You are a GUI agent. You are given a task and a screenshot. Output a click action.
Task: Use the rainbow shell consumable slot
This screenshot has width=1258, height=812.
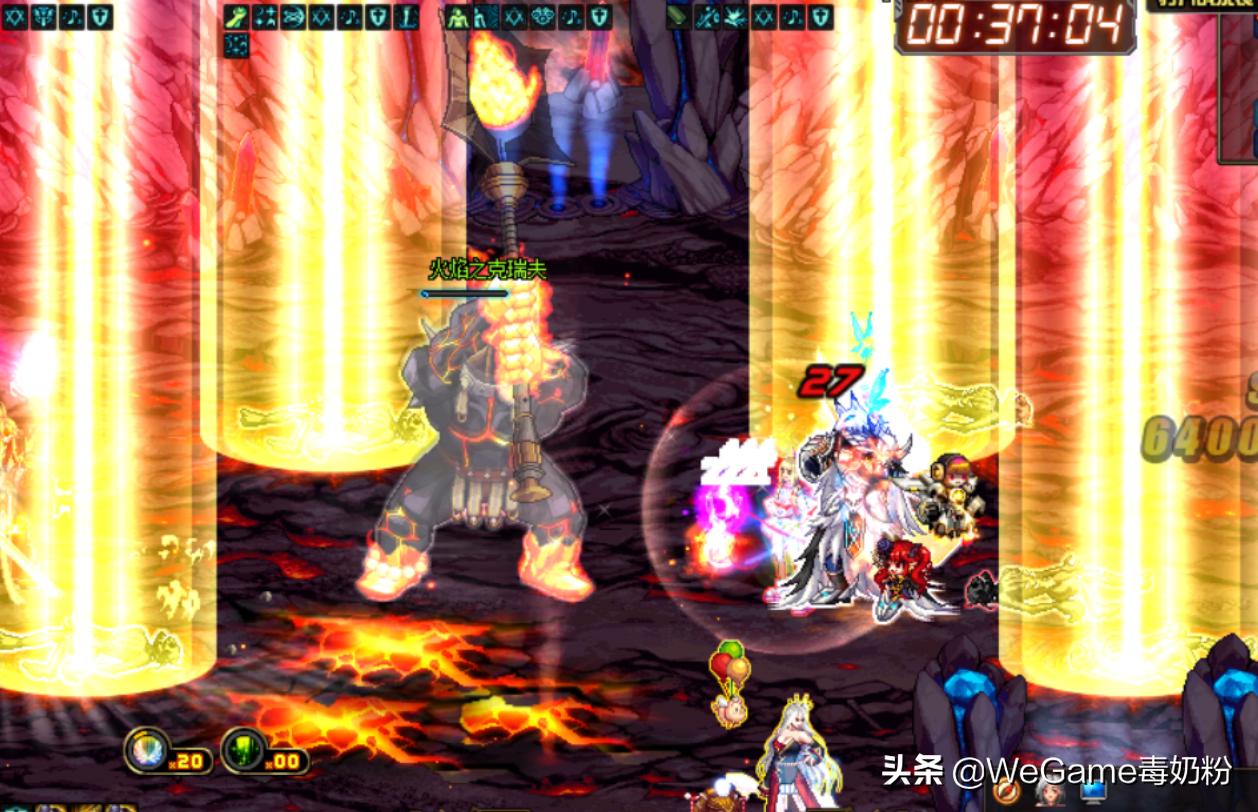click(x=147, y=749)
